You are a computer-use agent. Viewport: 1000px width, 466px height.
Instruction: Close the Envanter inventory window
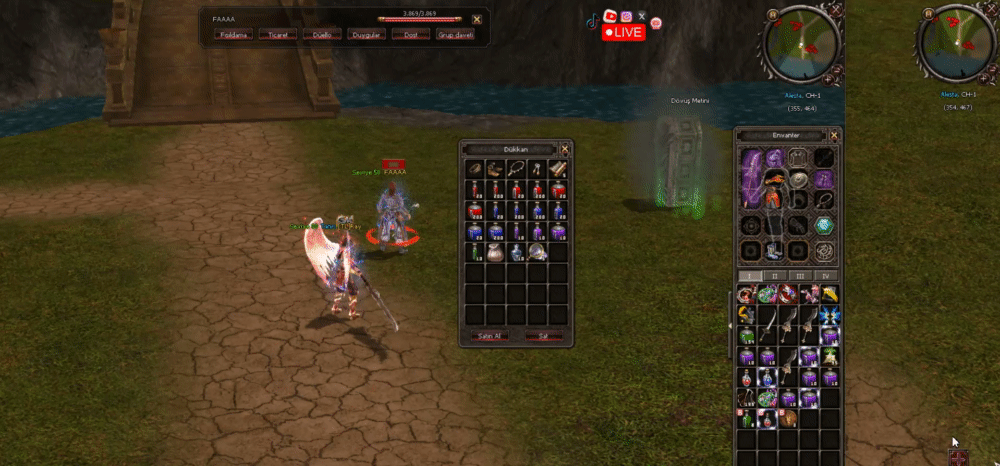click(834, 135)
